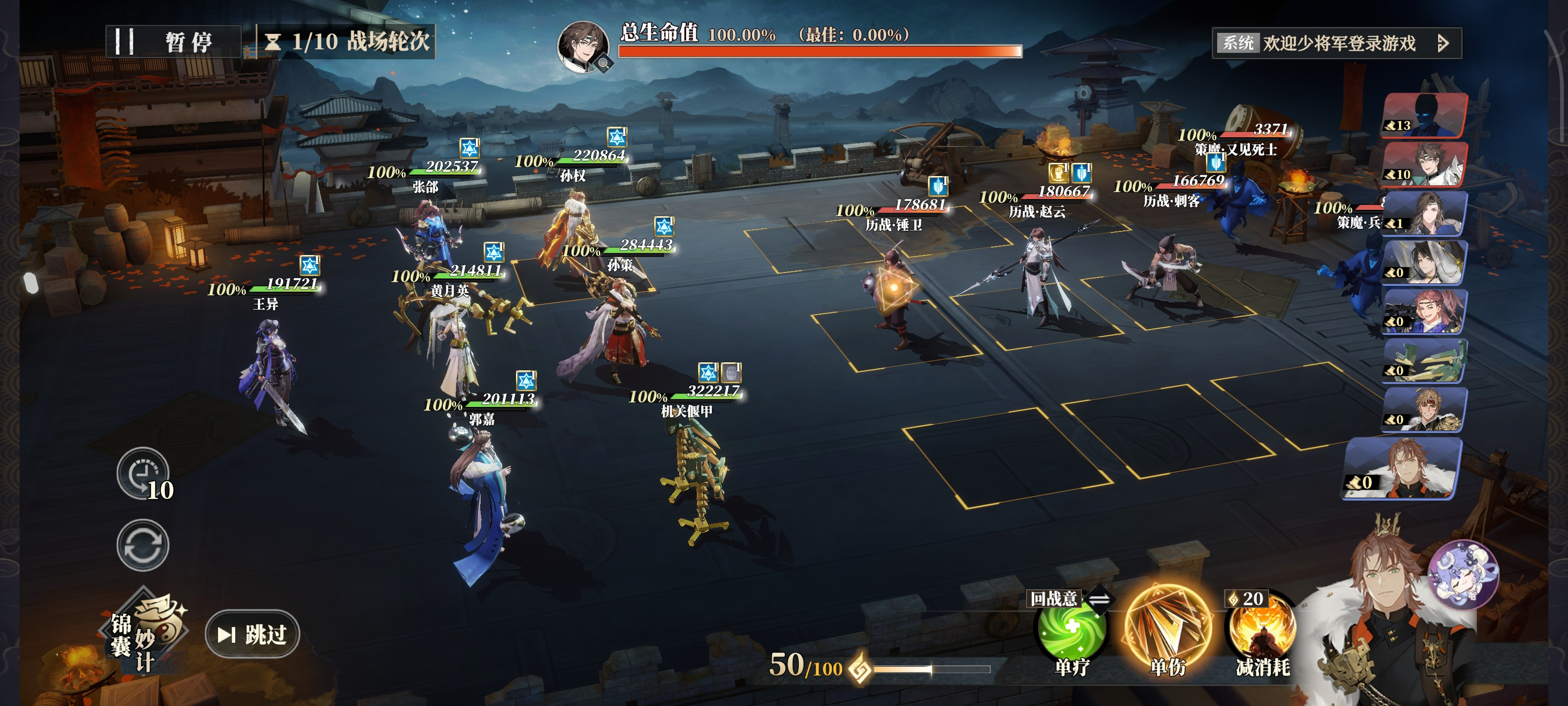
Task: Click the clock icon showing 10
Action: tap(143, 473)
